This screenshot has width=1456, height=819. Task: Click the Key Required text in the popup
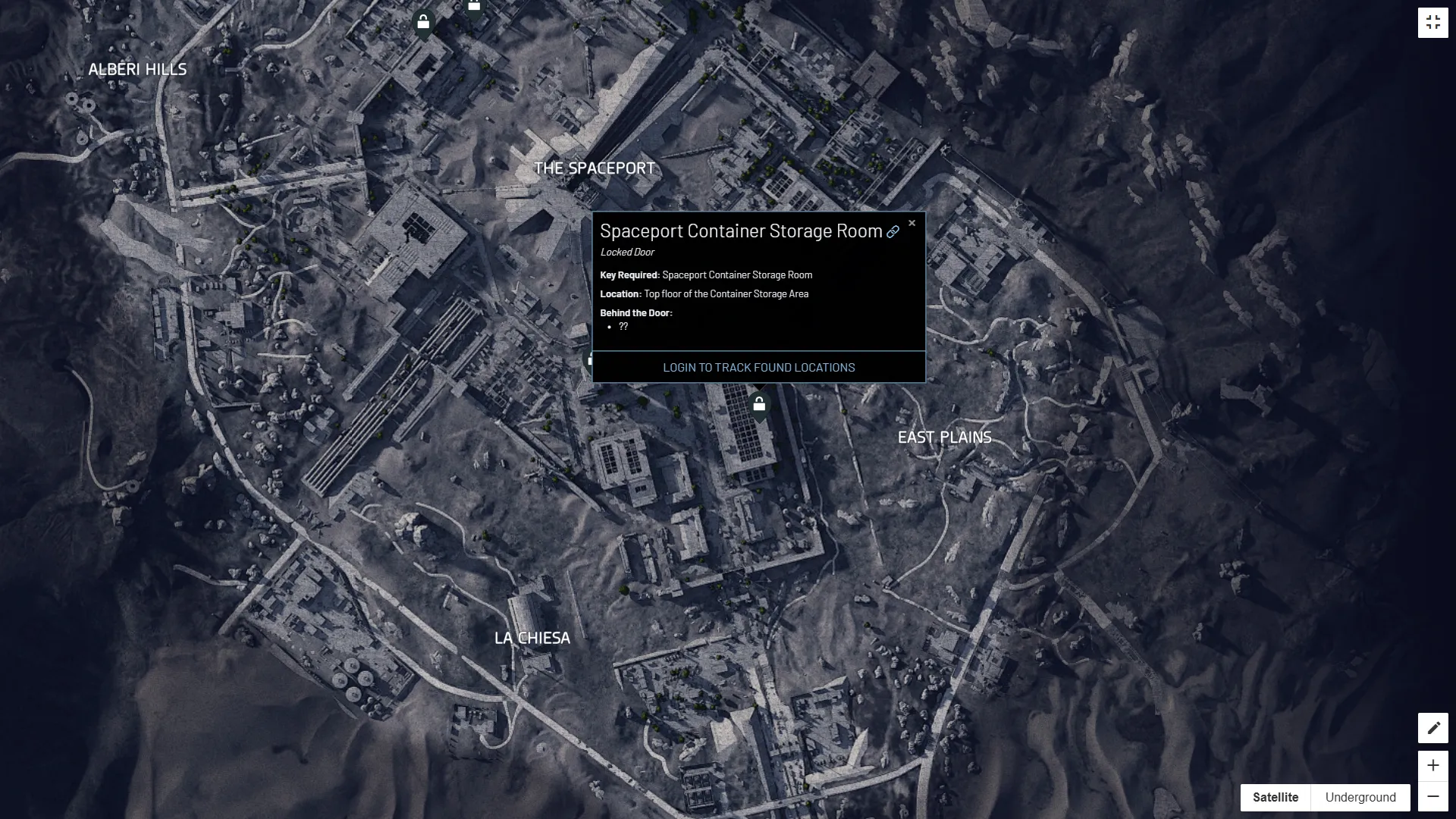click(628, 275)
